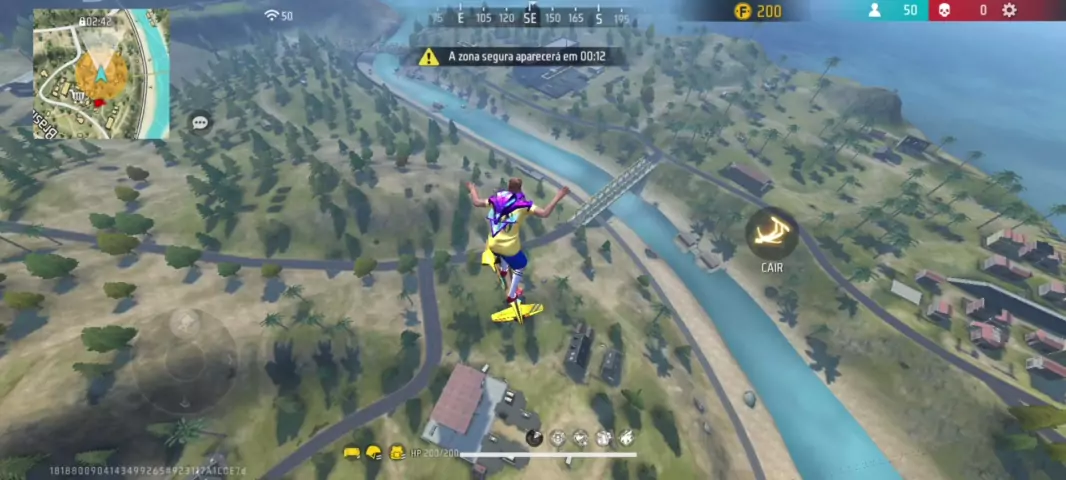1066x480 pixels.
Task: Tap the dark circular skill icon
Action: (x=534, y=438)
